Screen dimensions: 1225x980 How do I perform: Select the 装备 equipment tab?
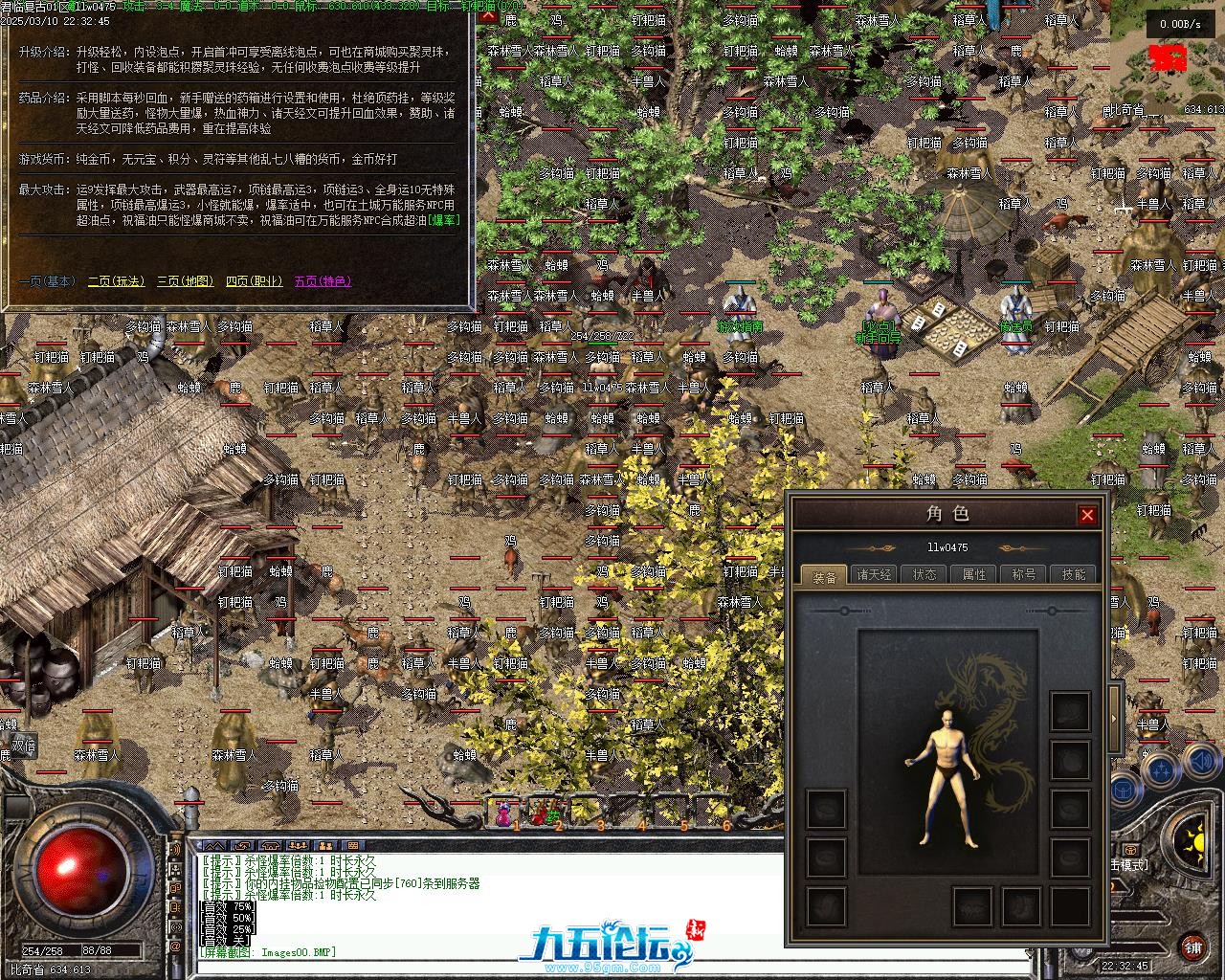pos(824,575)
